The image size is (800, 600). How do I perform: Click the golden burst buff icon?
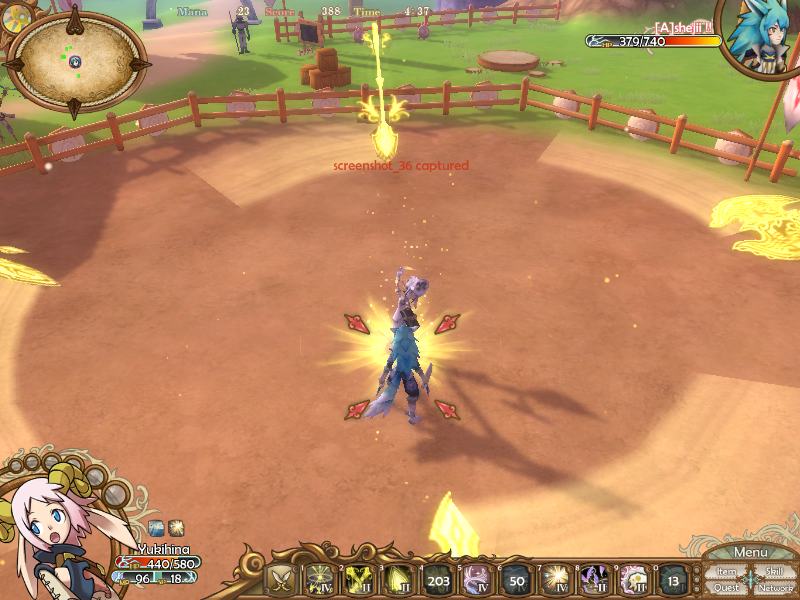coord(175,527)
